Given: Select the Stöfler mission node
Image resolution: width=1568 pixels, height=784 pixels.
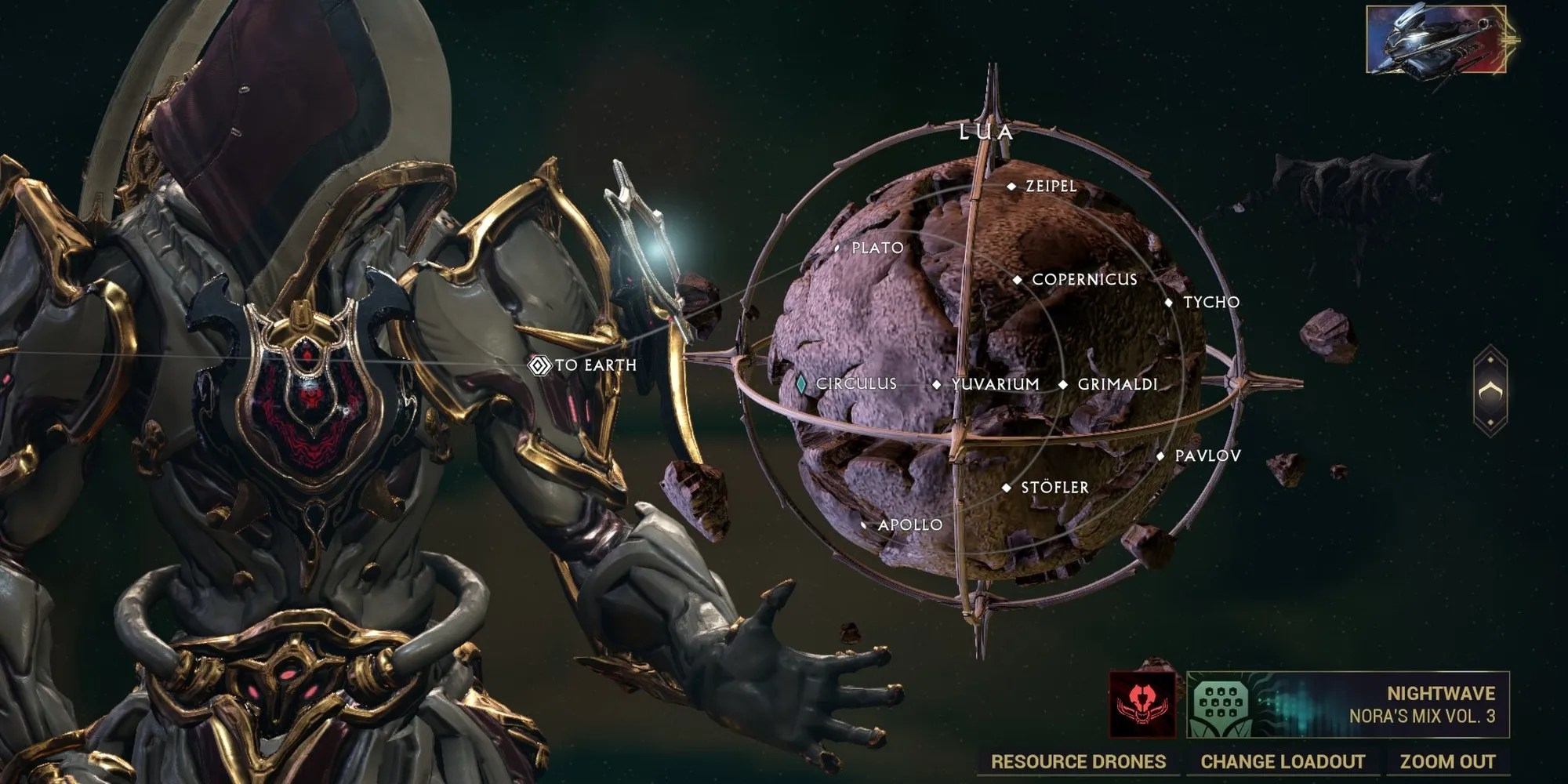Looking at the screenshot, I should (1007, 488).
